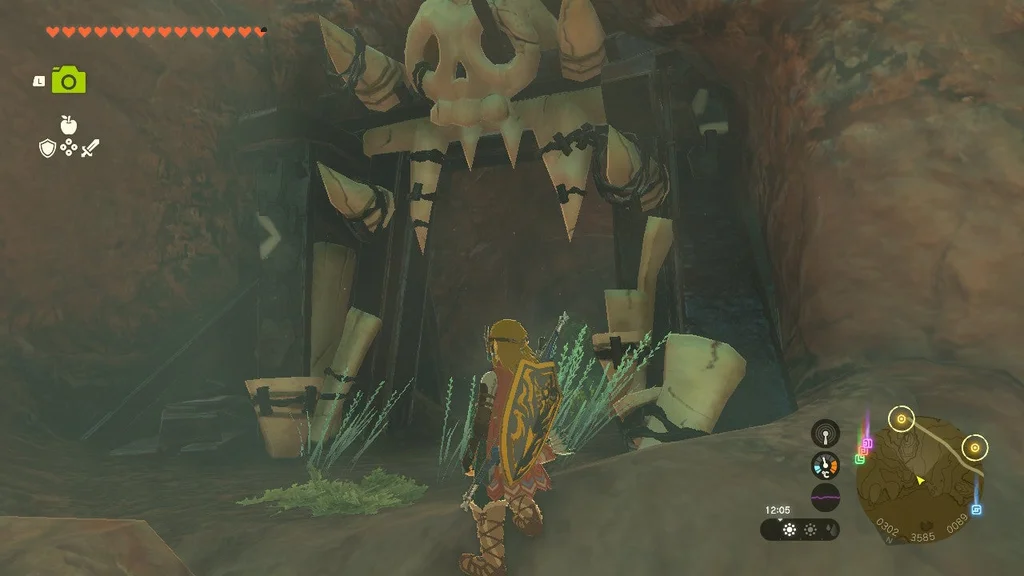Click the blue marker on the minimap
Screen dimensions: 1024x576
pos(976,509)
